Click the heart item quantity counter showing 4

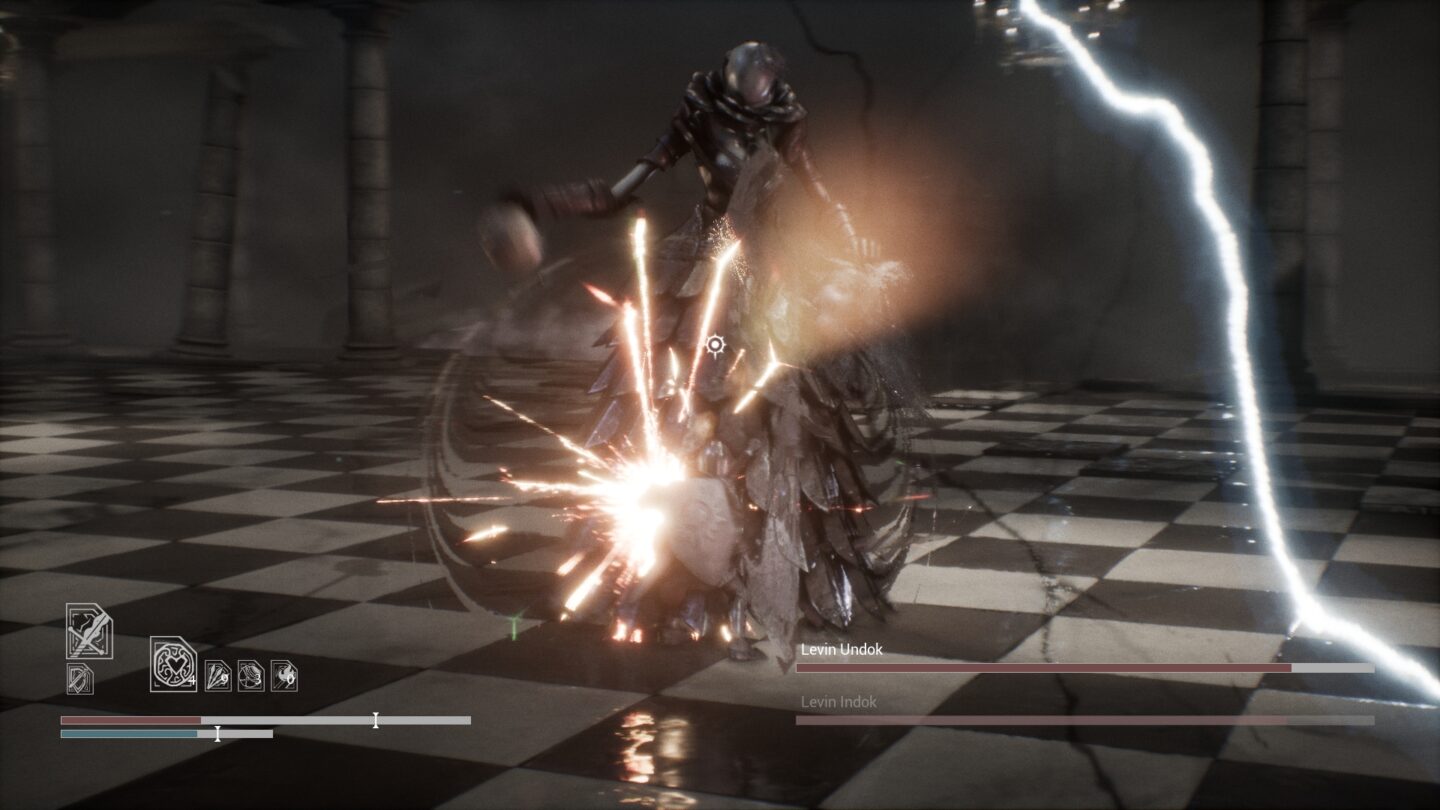[192, 681]
